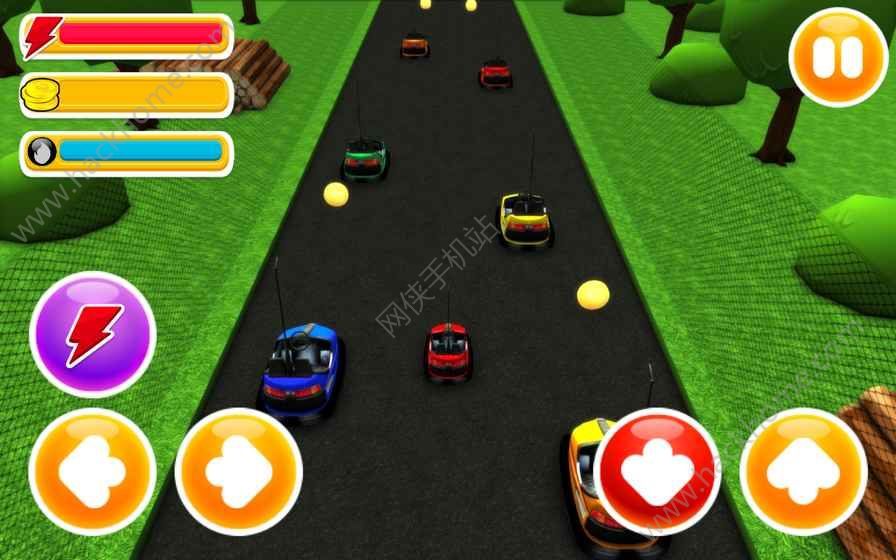The width and height of the screenshot is (896, 560).
Task: Steer right with the right arrow button
Action: point(239,471)
